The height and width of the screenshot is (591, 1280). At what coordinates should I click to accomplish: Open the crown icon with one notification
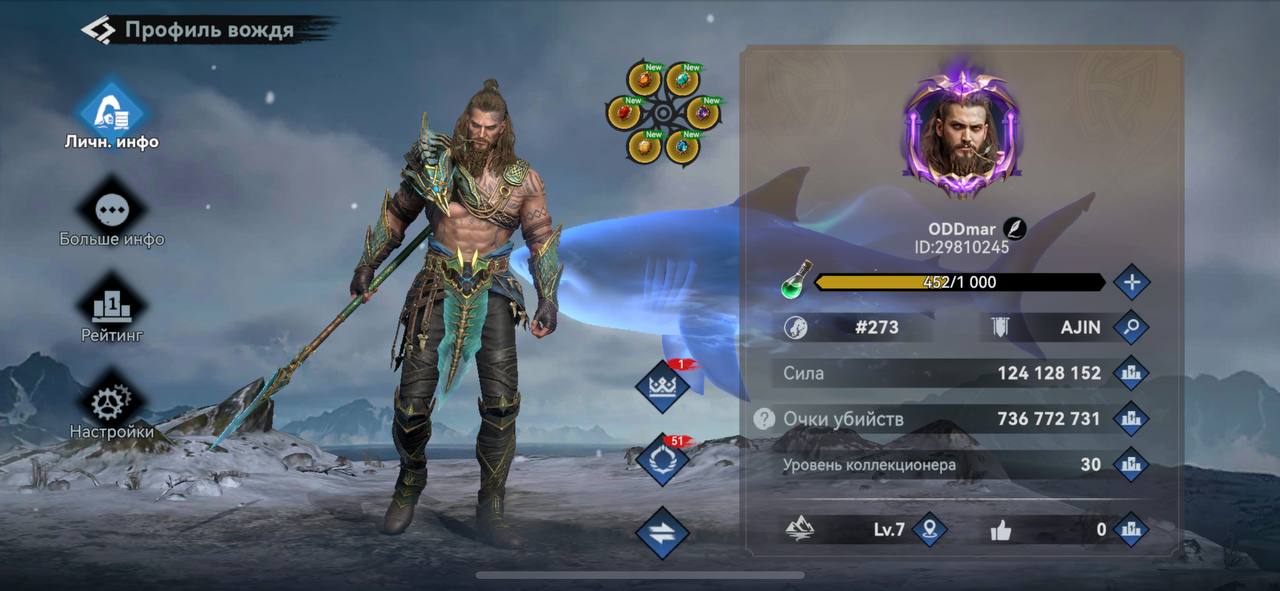[x=662, y=387]
